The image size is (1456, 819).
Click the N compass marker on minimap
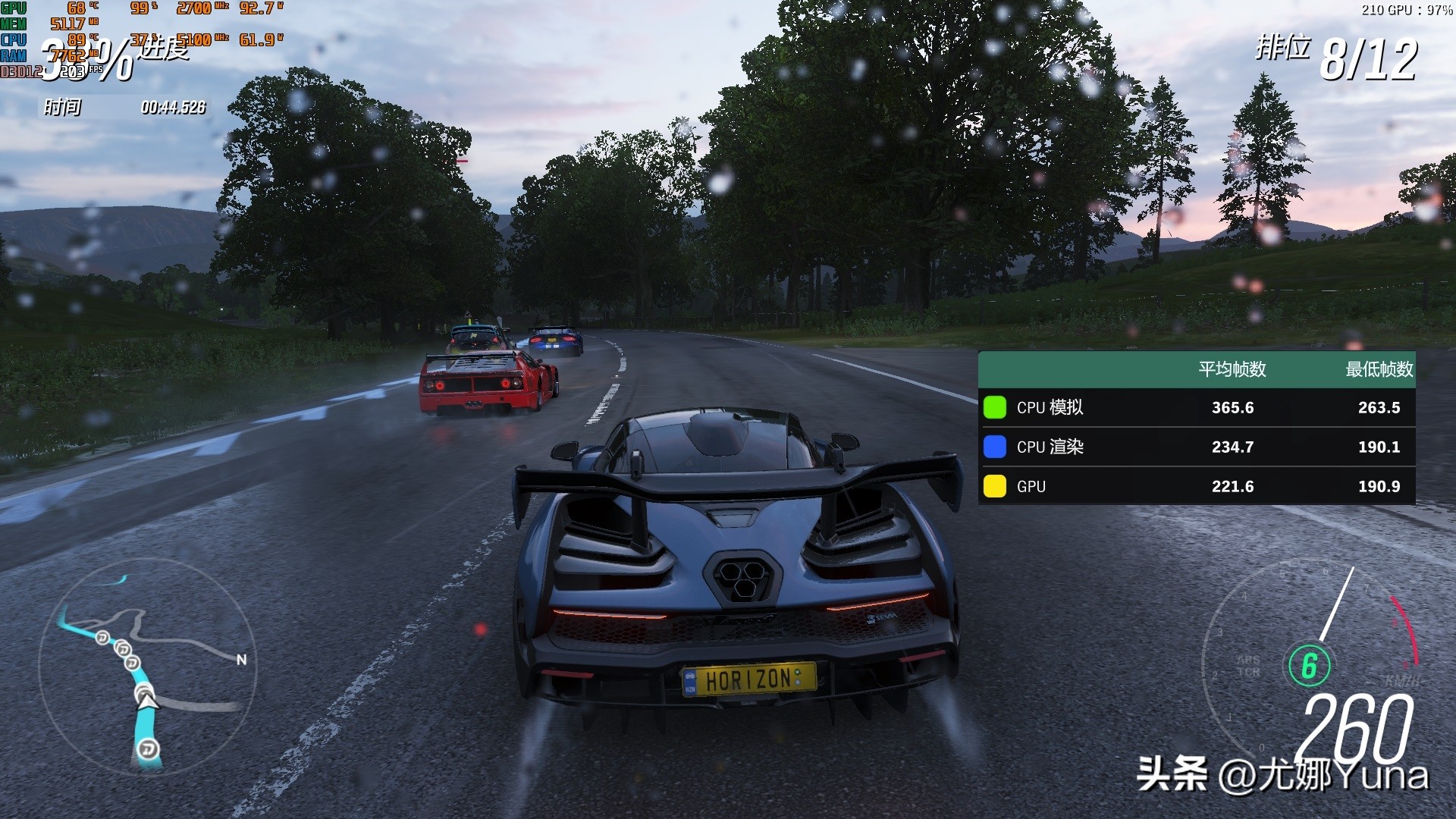coord(242,660)
